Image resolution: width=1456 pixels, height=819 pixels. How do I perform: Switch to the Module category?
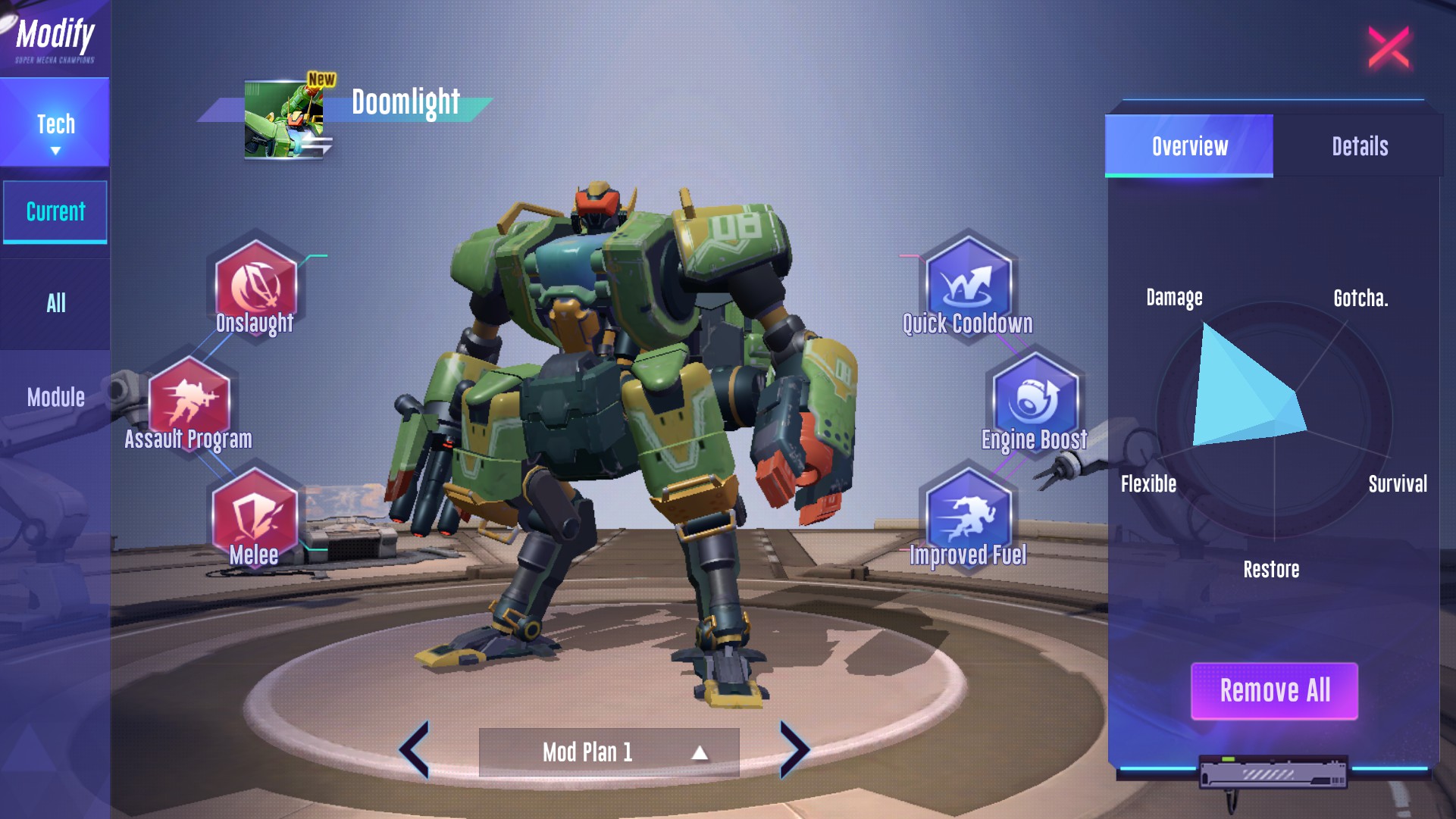pos(55,397)
